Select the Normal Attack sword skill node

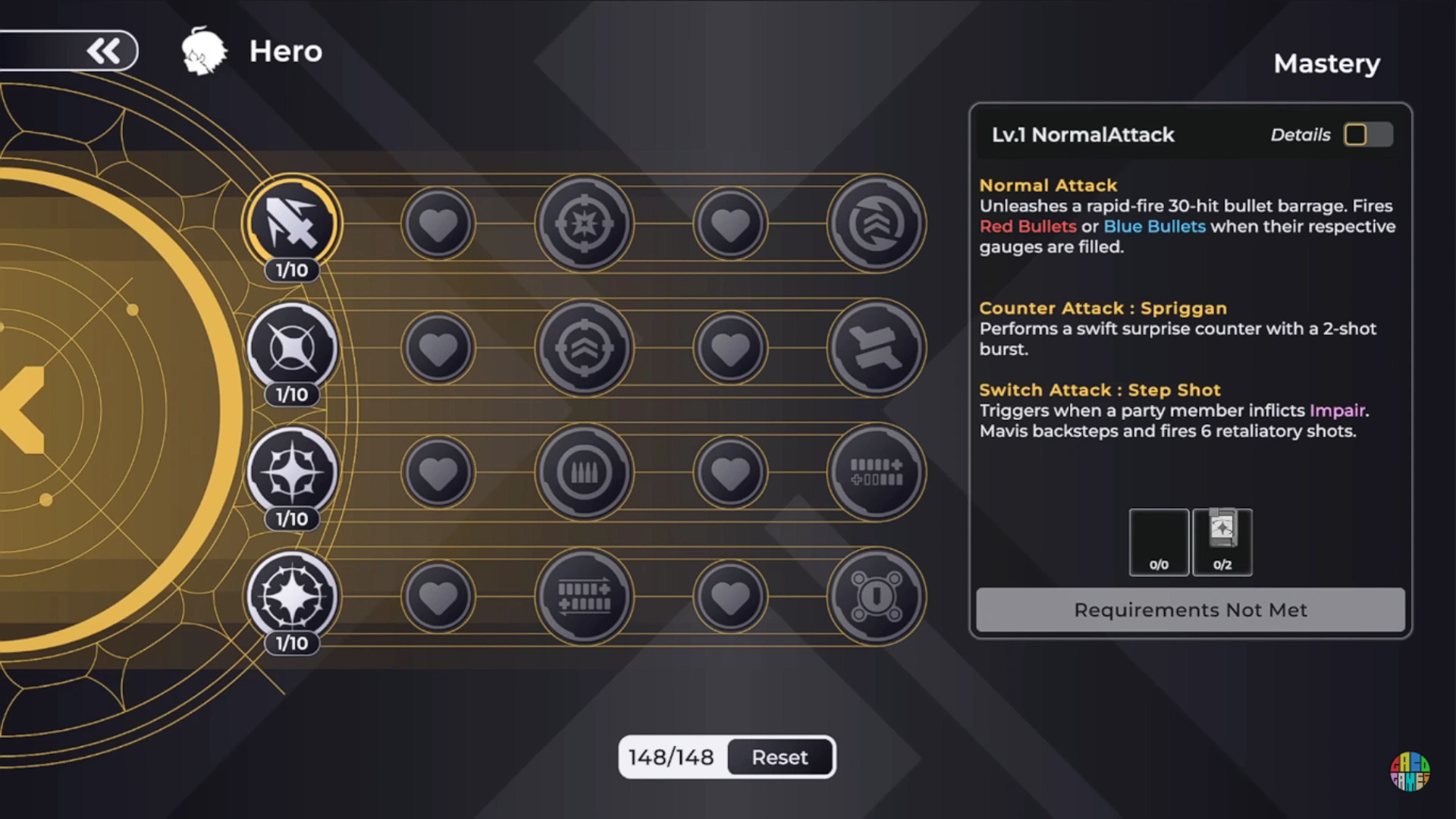(x=292, y=223)
